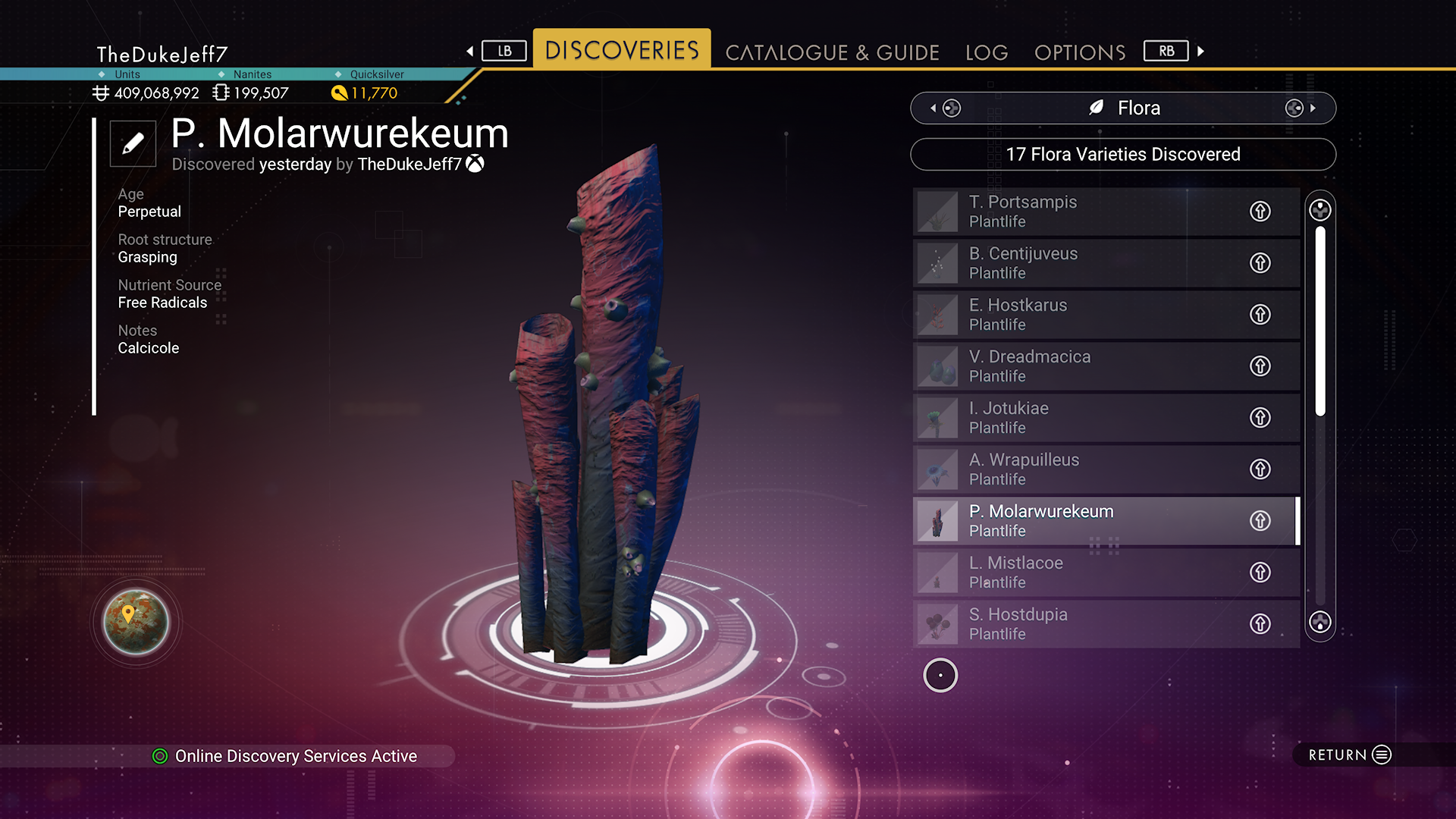
Task: Click the flora list scrollbar handle
Action: (1320, 320)
